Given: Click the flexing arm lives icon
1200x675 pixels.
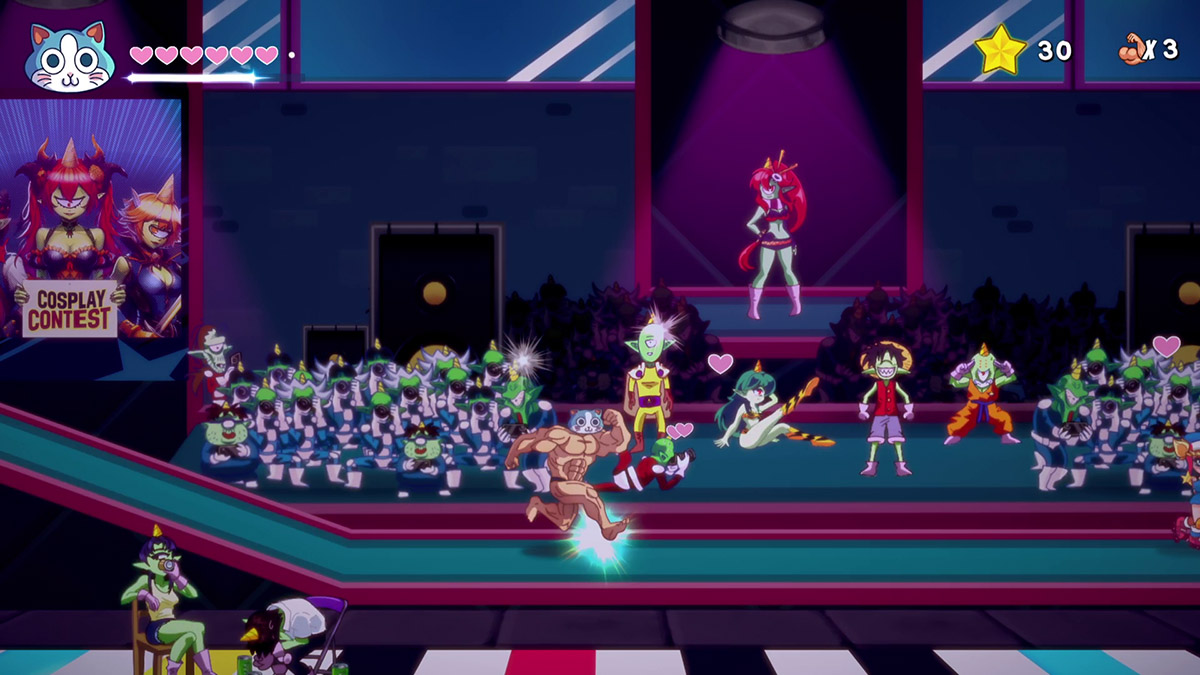Looking at the screenshot, I should coord(1135,48).
